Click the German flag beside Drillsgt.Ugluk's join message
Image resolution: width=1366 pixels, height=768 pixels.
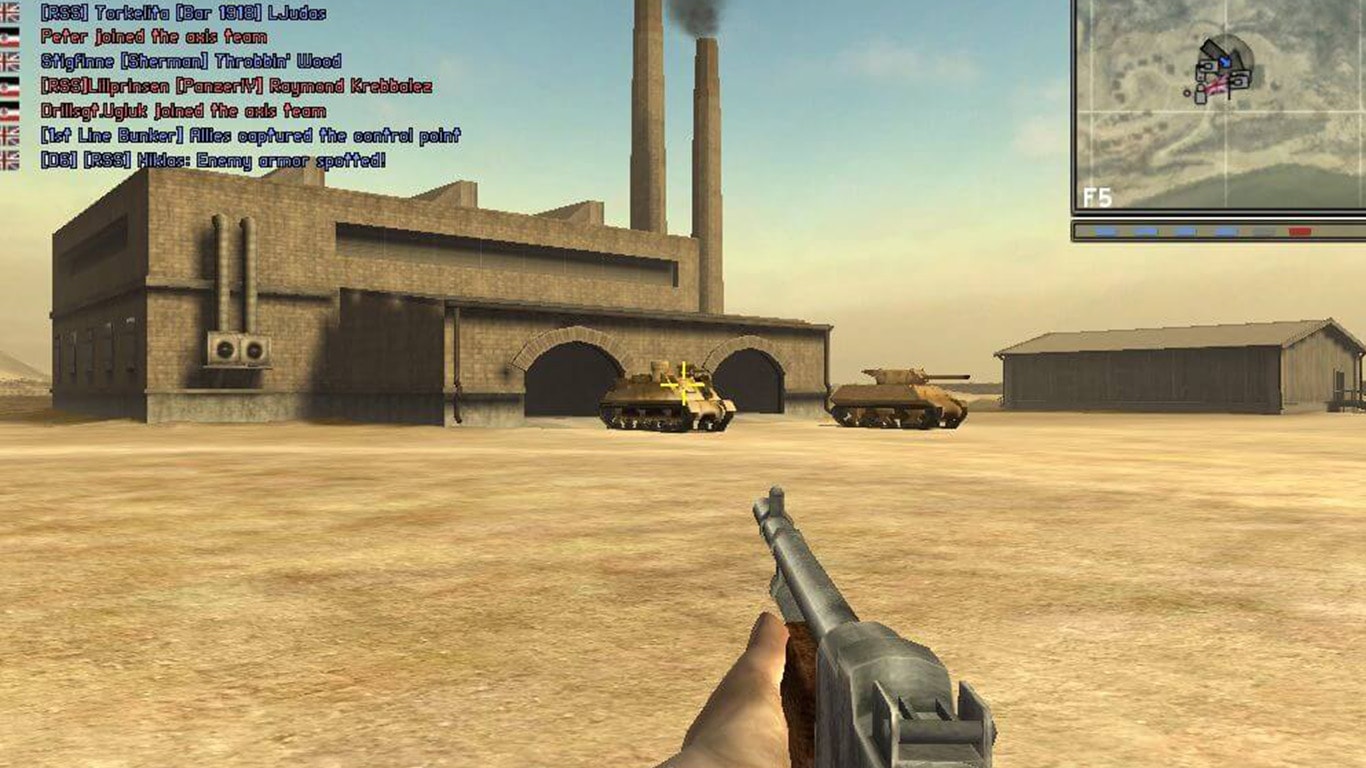point(10,110)
